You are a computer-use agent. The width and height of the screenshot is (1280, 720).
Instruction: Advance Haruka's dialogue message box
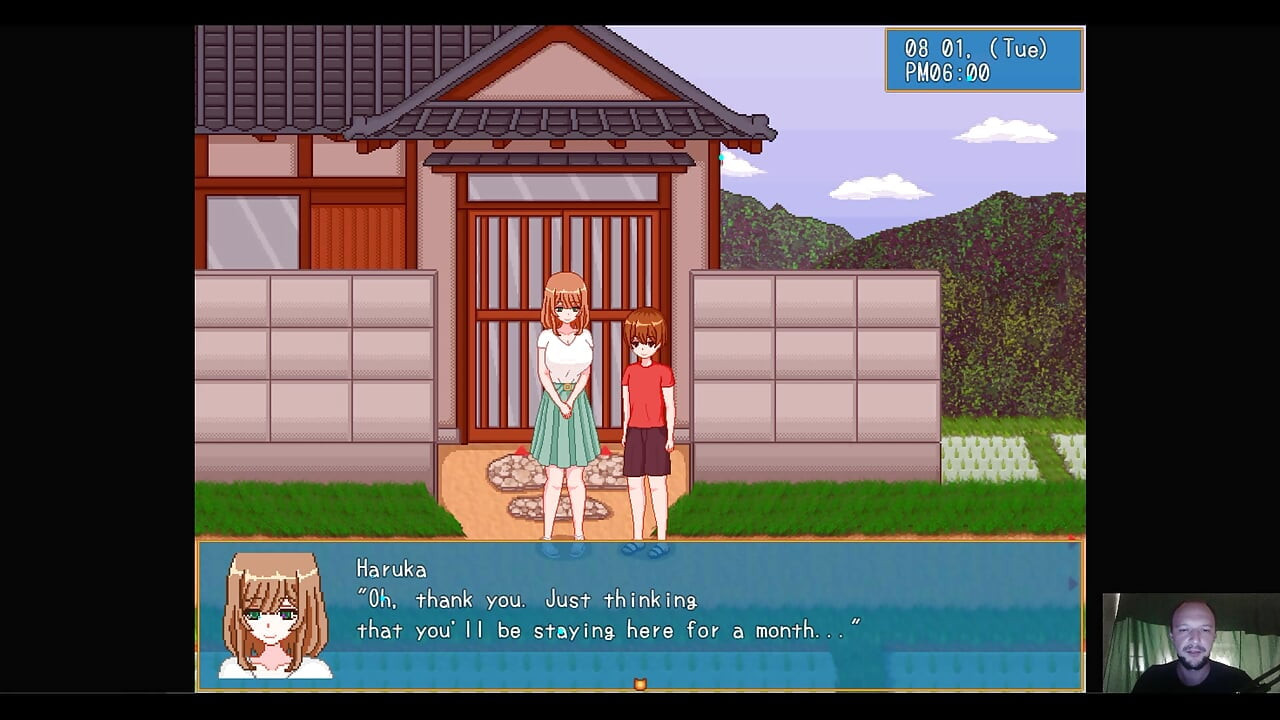(x=640, y=614)
